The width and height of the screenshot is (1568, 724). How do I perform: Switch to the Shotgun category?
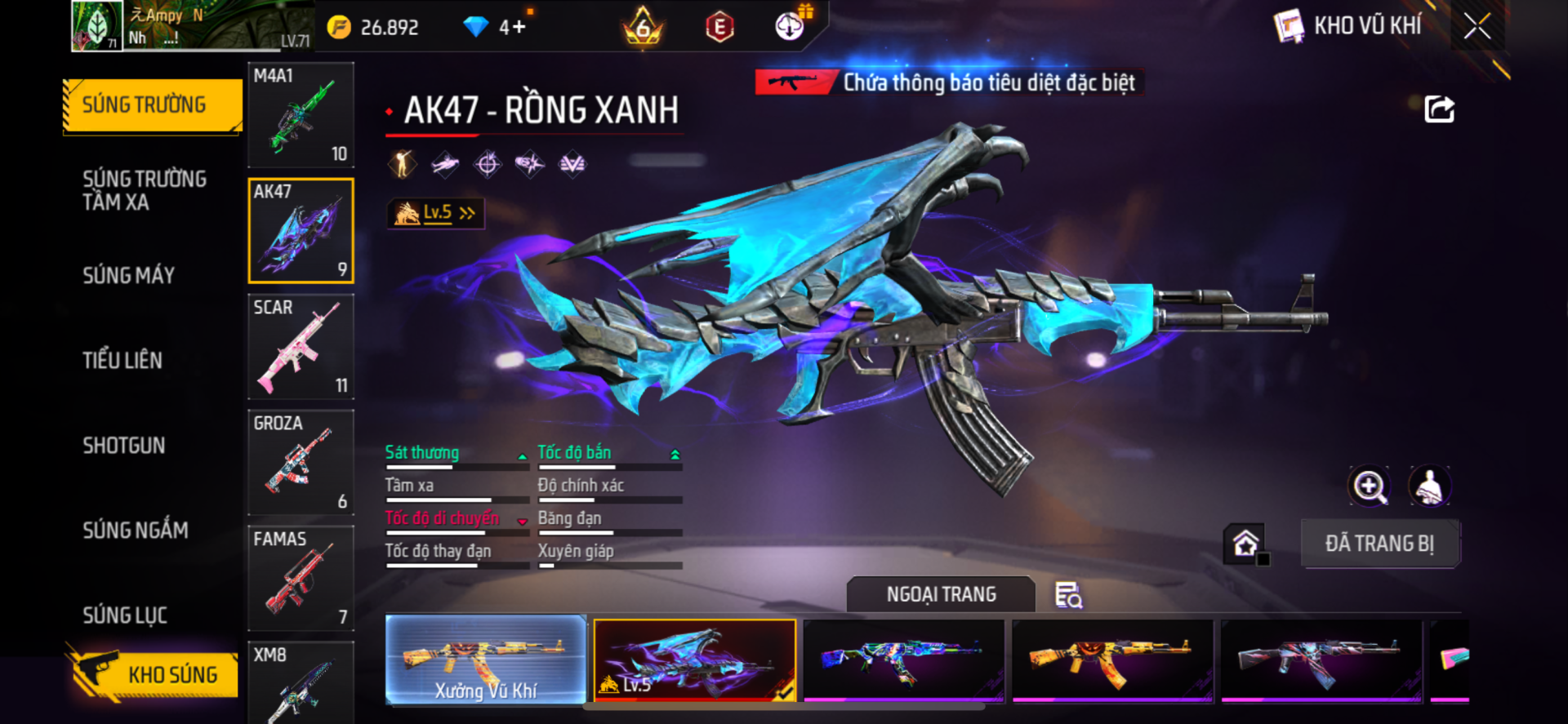coord(124,445)
